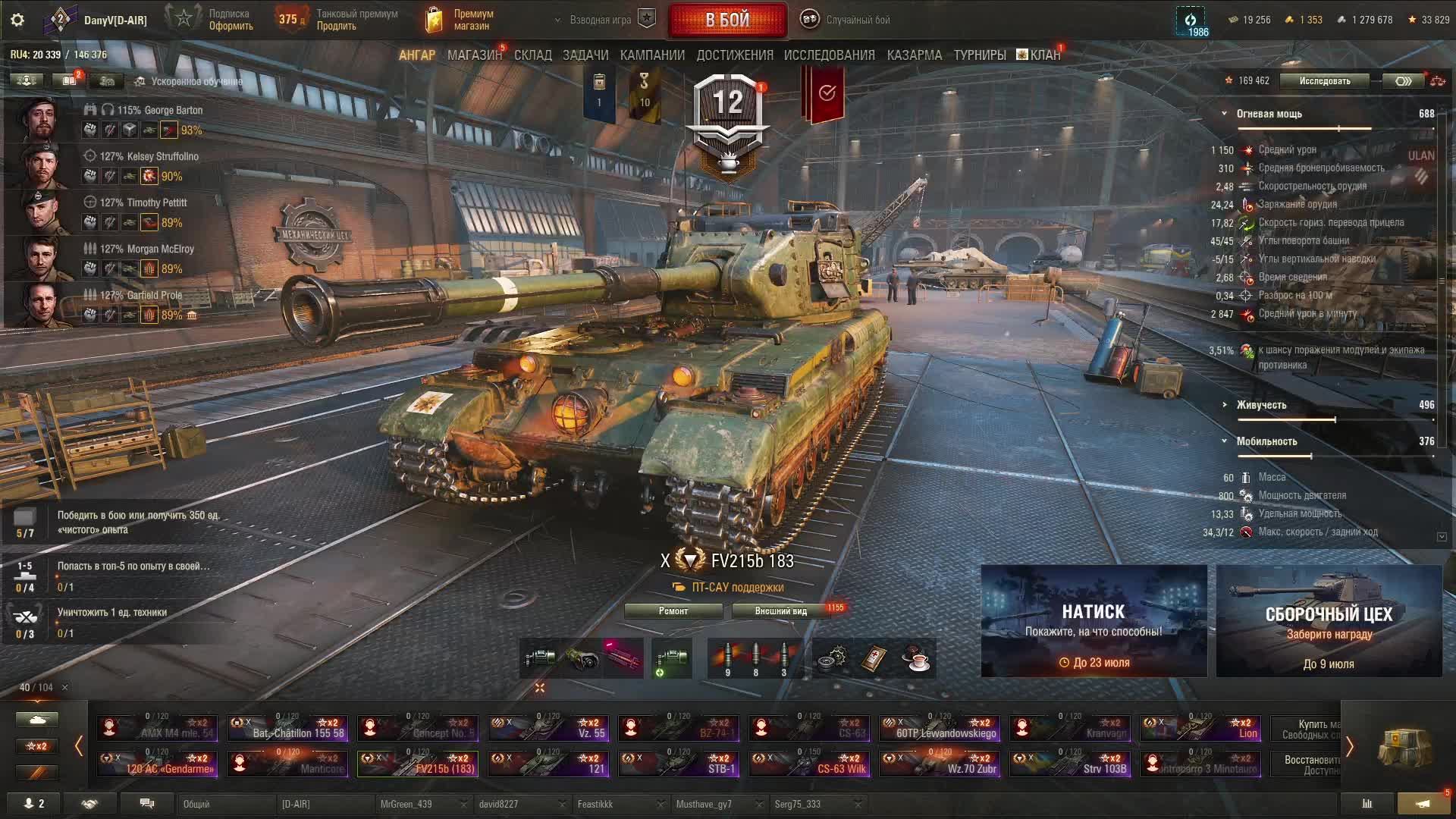The height and width of the screenshot is (819, 1456).
Task: Switch to the МАГАЗИН tab
Action: 474,55
